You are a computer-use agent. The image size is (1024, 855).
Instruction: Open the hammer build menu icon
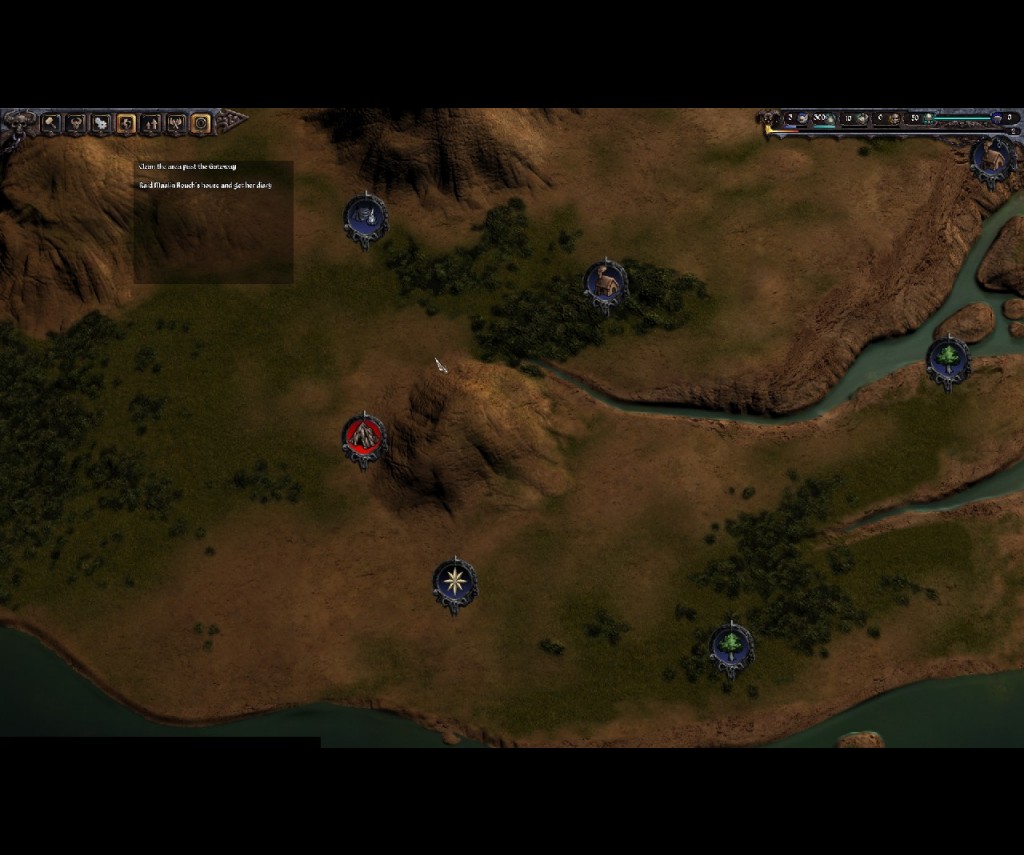(x=50, y=123)
